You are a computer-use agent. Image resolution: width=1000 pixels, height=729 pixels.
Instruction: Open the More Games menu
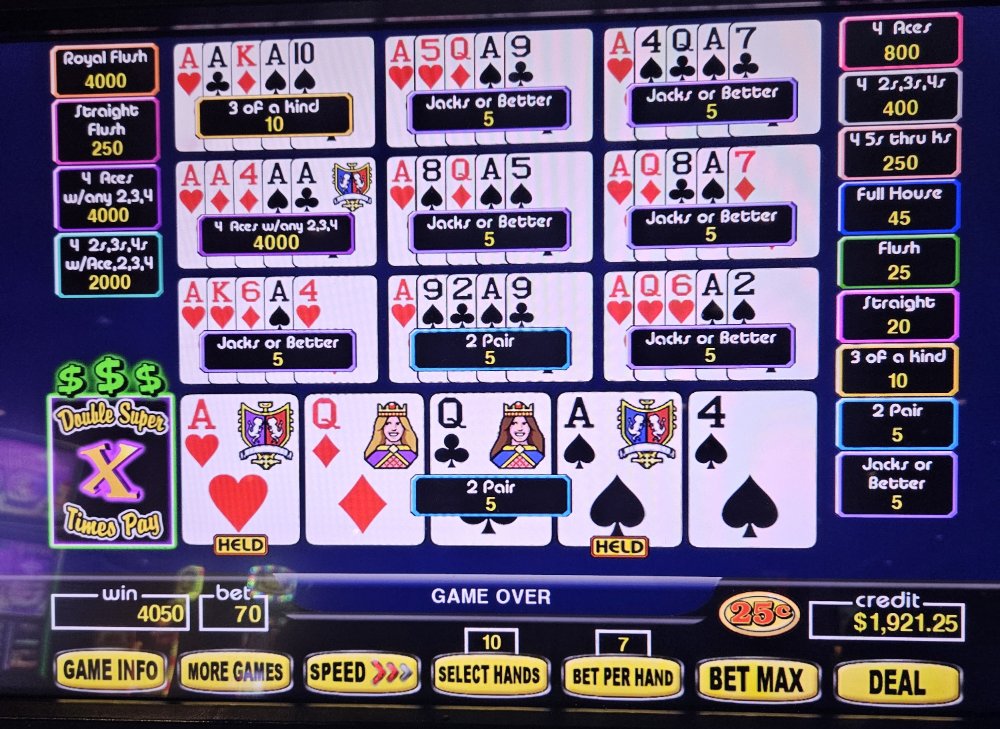[236, 673]
